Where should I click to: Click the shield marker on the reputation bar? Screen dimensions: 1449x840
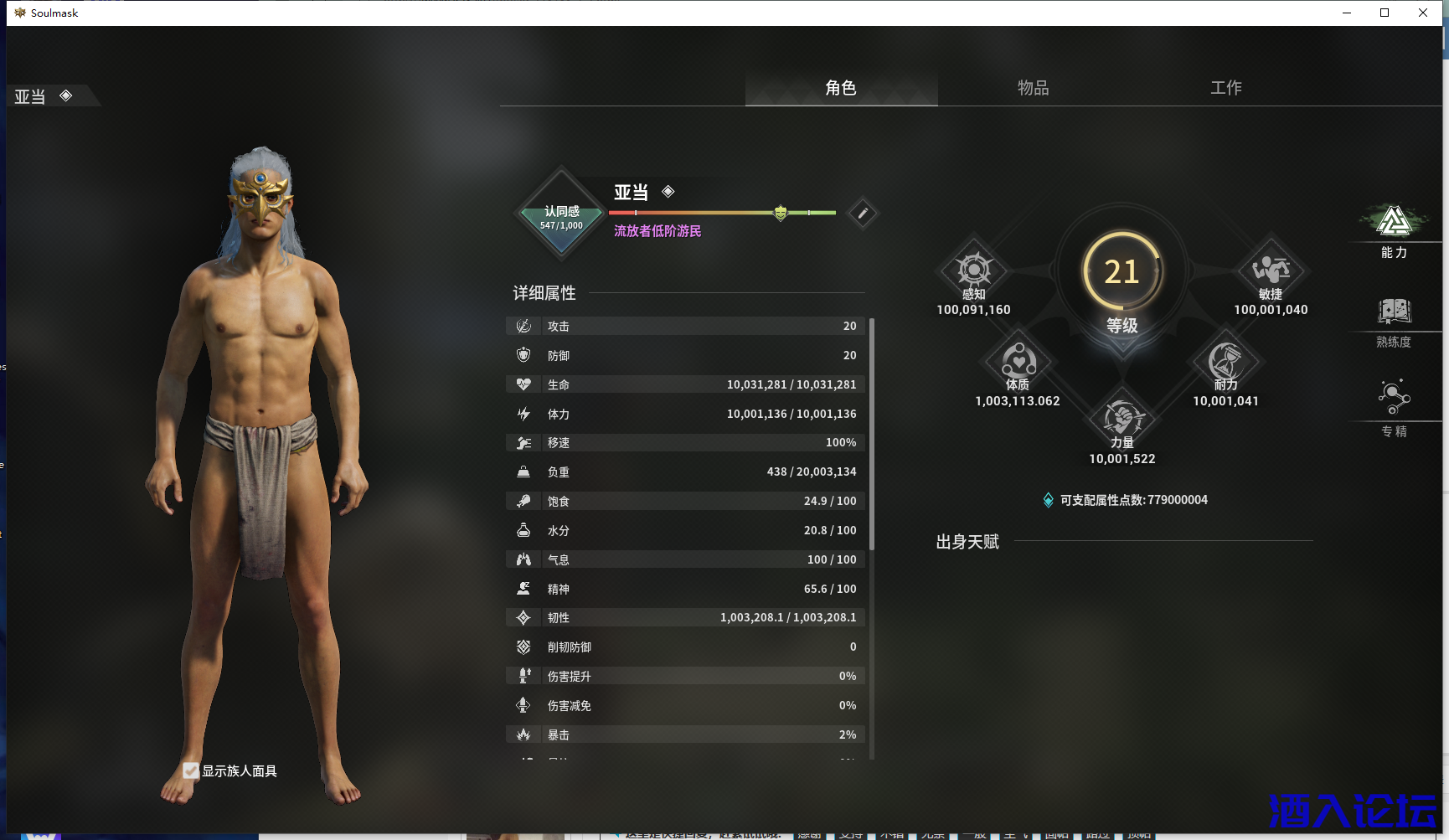point(779,213)
